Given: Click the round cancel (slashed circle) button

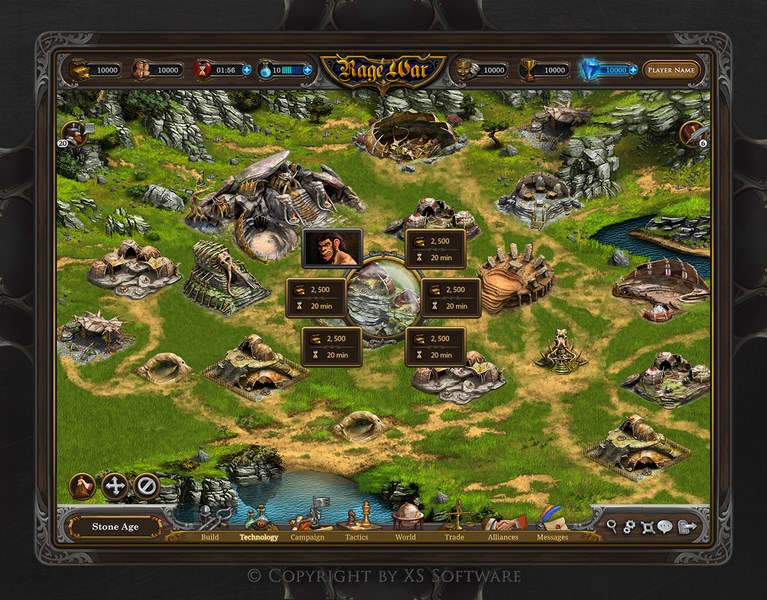Looking at the screenshot, I should coord(146,486).
